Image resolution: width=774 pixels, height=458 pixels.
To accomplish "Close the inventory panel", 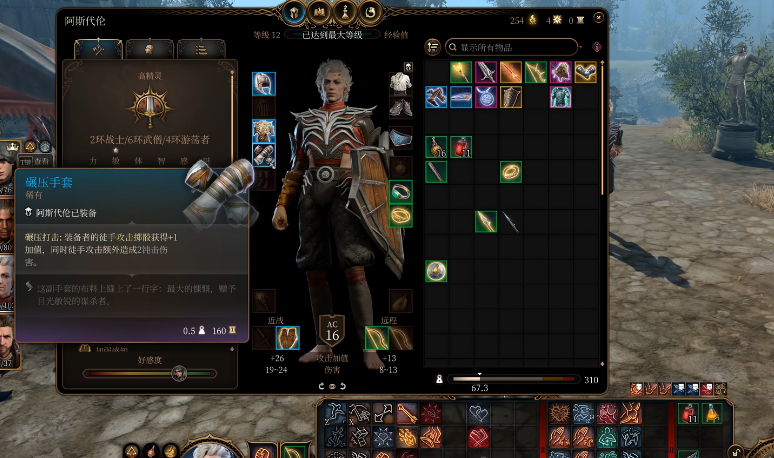I will click(600, 19).
